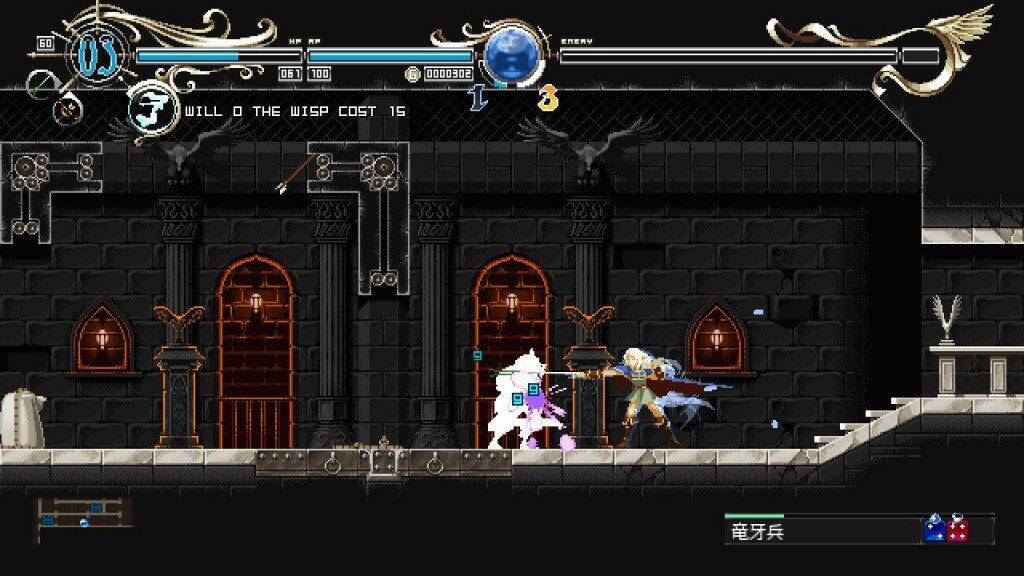Click the red elemental affinity icon
The height and width of the screenshot is (576, 1024).
[958, 529]
